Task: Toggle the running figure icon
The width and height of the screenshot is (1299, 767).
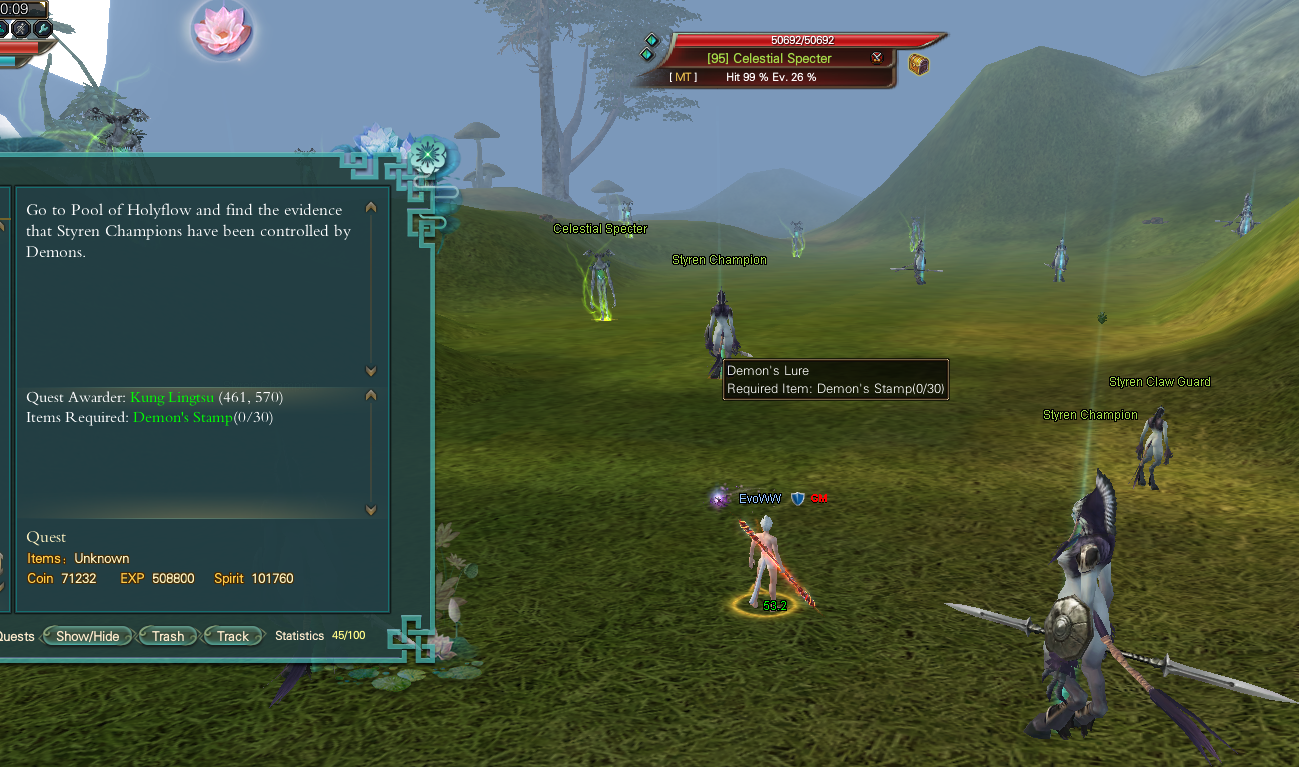Action: (21, 28)
